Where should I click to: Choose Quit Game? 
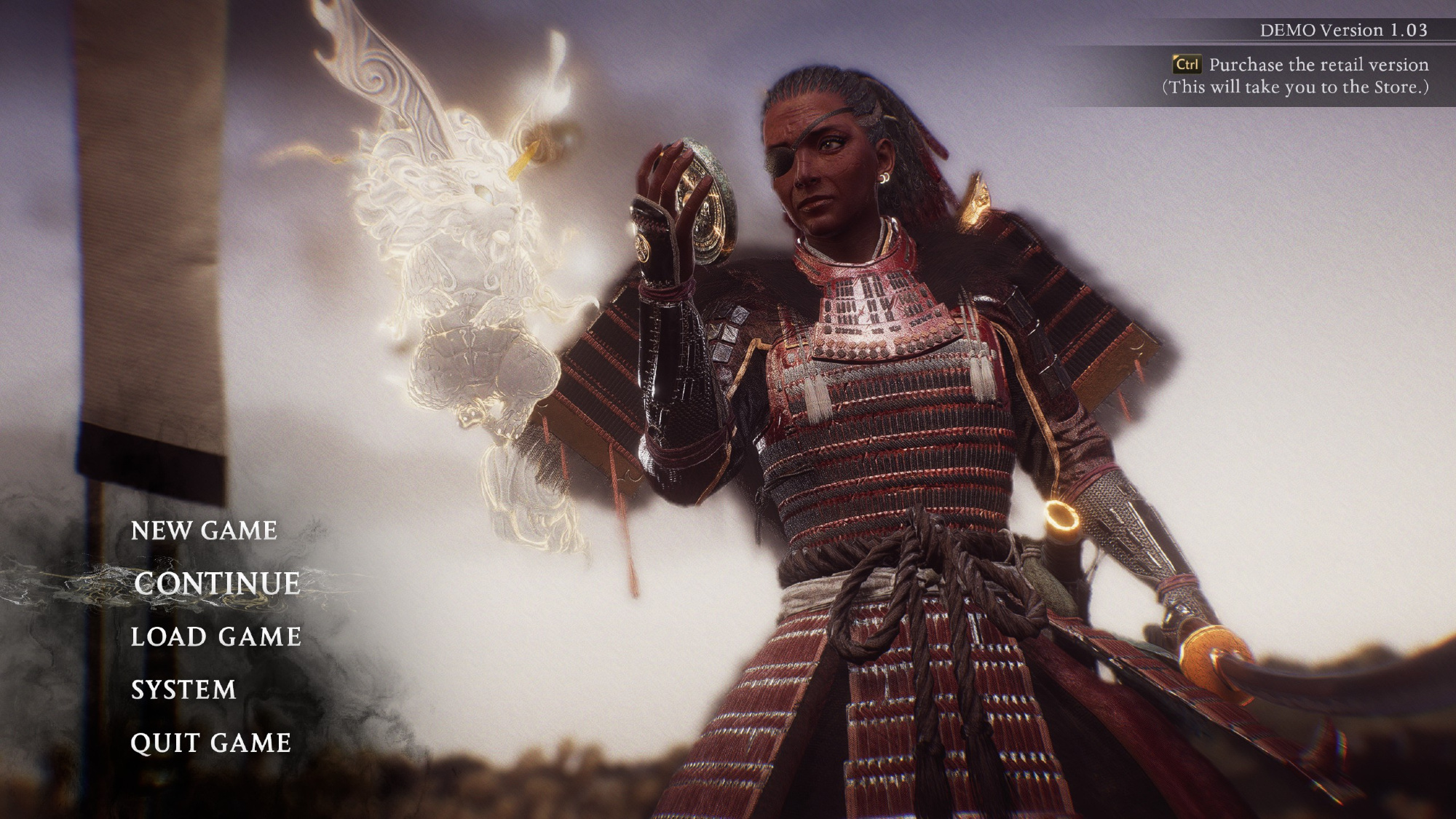pos(210,743)
